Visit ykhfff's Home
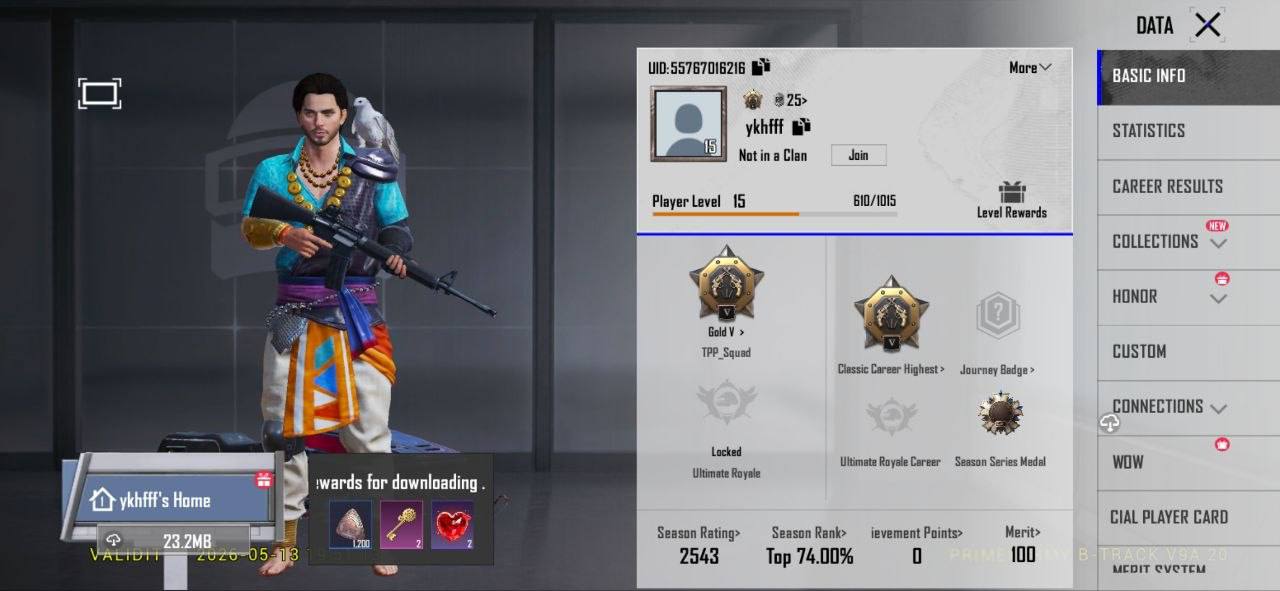This screenshot has width=1280, height=591. pos(165,500)
